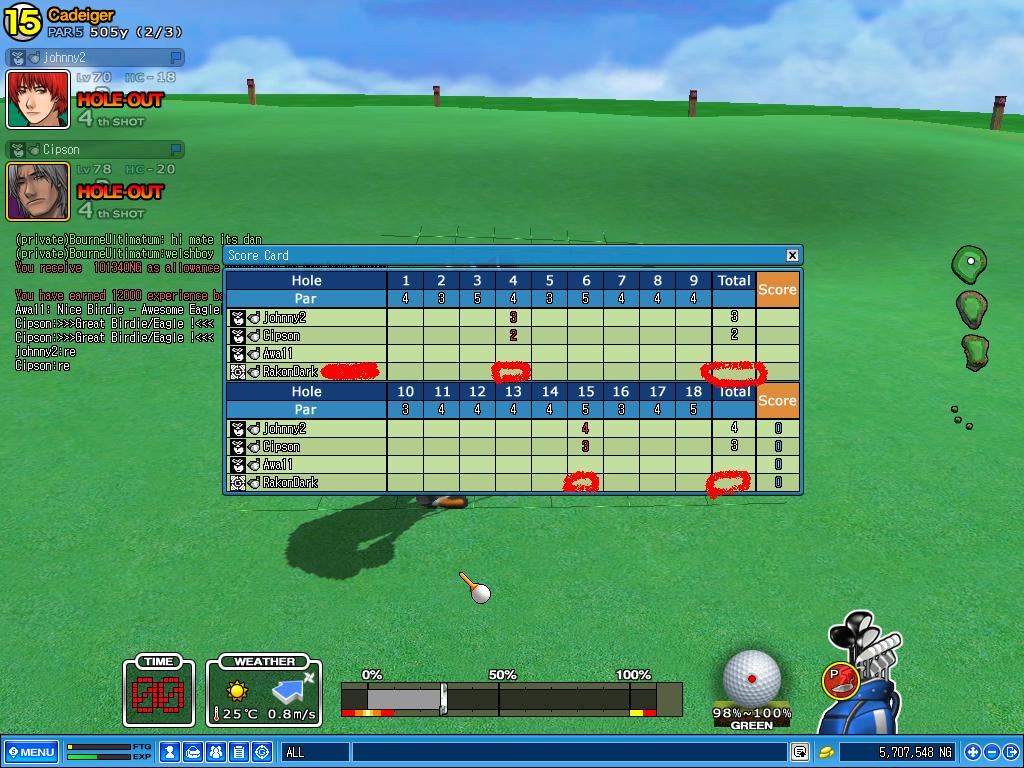Screen dimensions: 1024x768
Task: Select the ALL chat channel box
Action: click(x=316, y=752)
